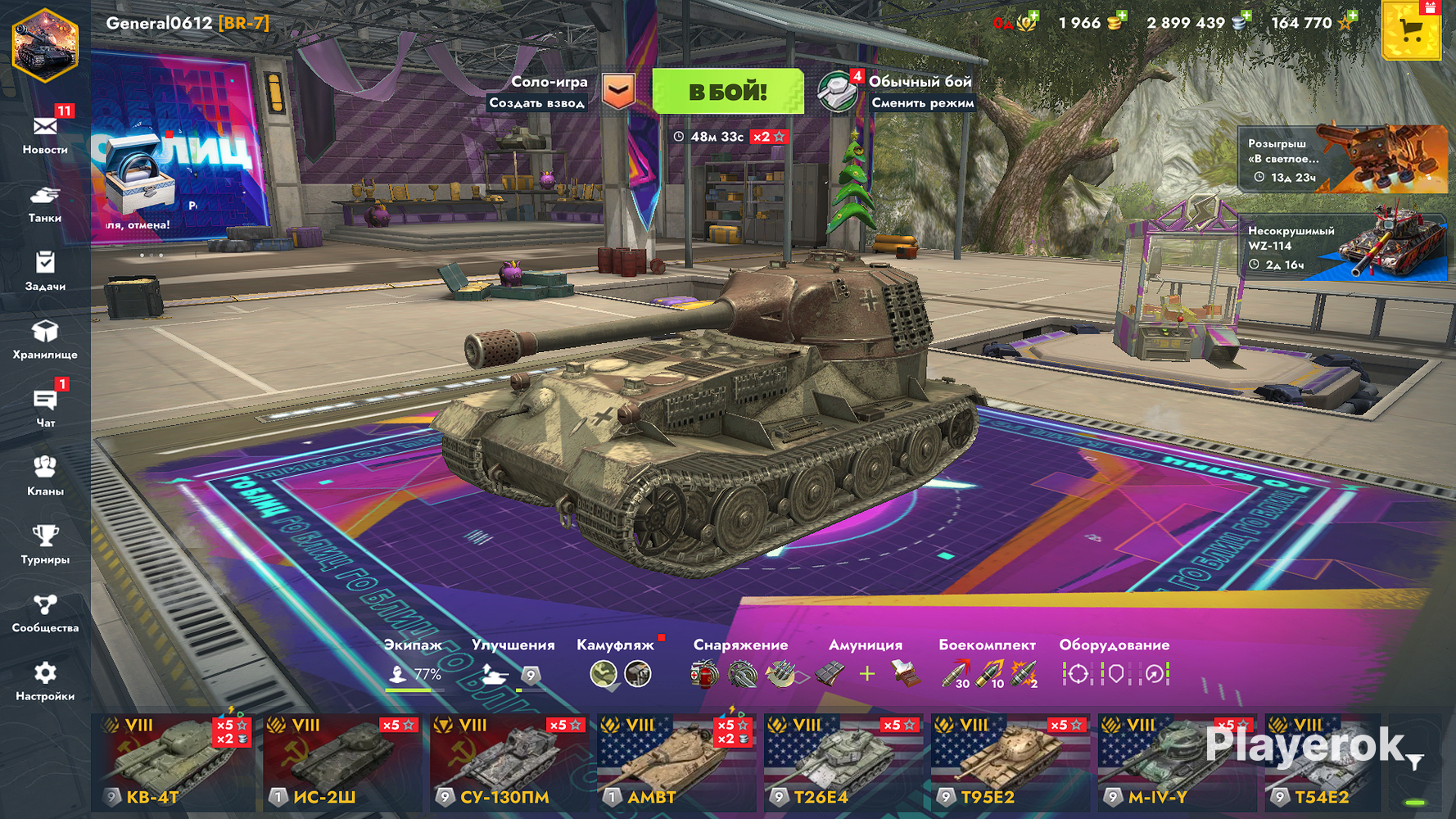This screenshot has width=1456, height=819.
Task: Start battle with the В БОЙ! button
Action: coord(727,92)
